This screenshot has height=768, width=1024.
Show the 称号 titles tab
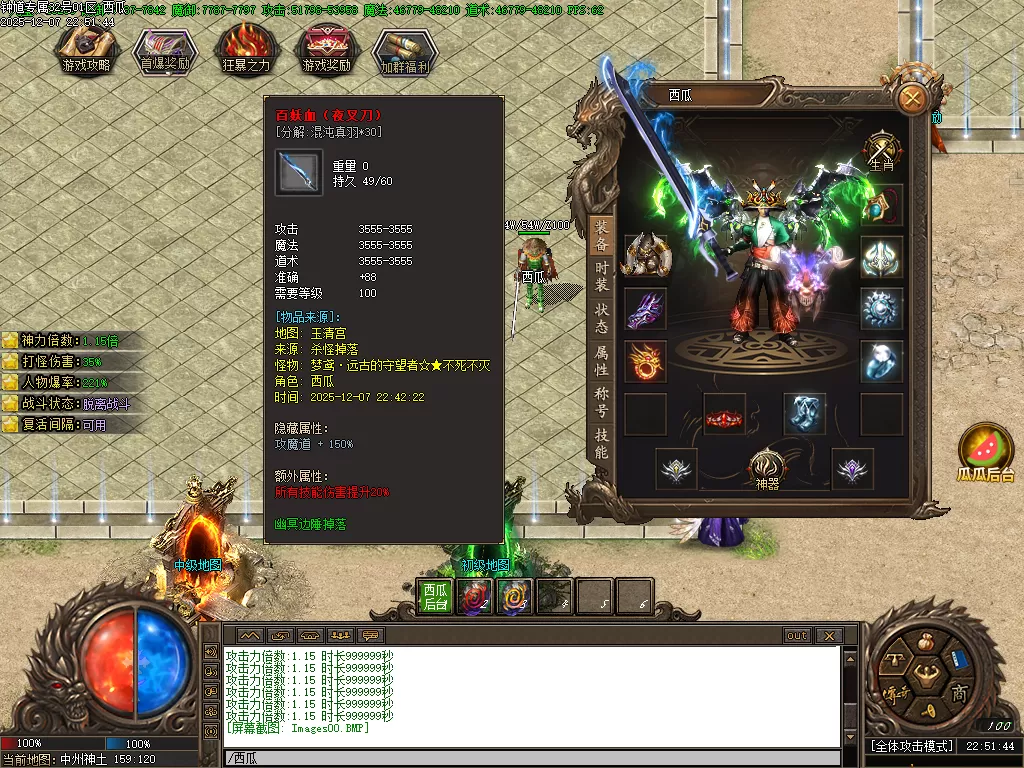pyautogui.click(x=601, y=402)
